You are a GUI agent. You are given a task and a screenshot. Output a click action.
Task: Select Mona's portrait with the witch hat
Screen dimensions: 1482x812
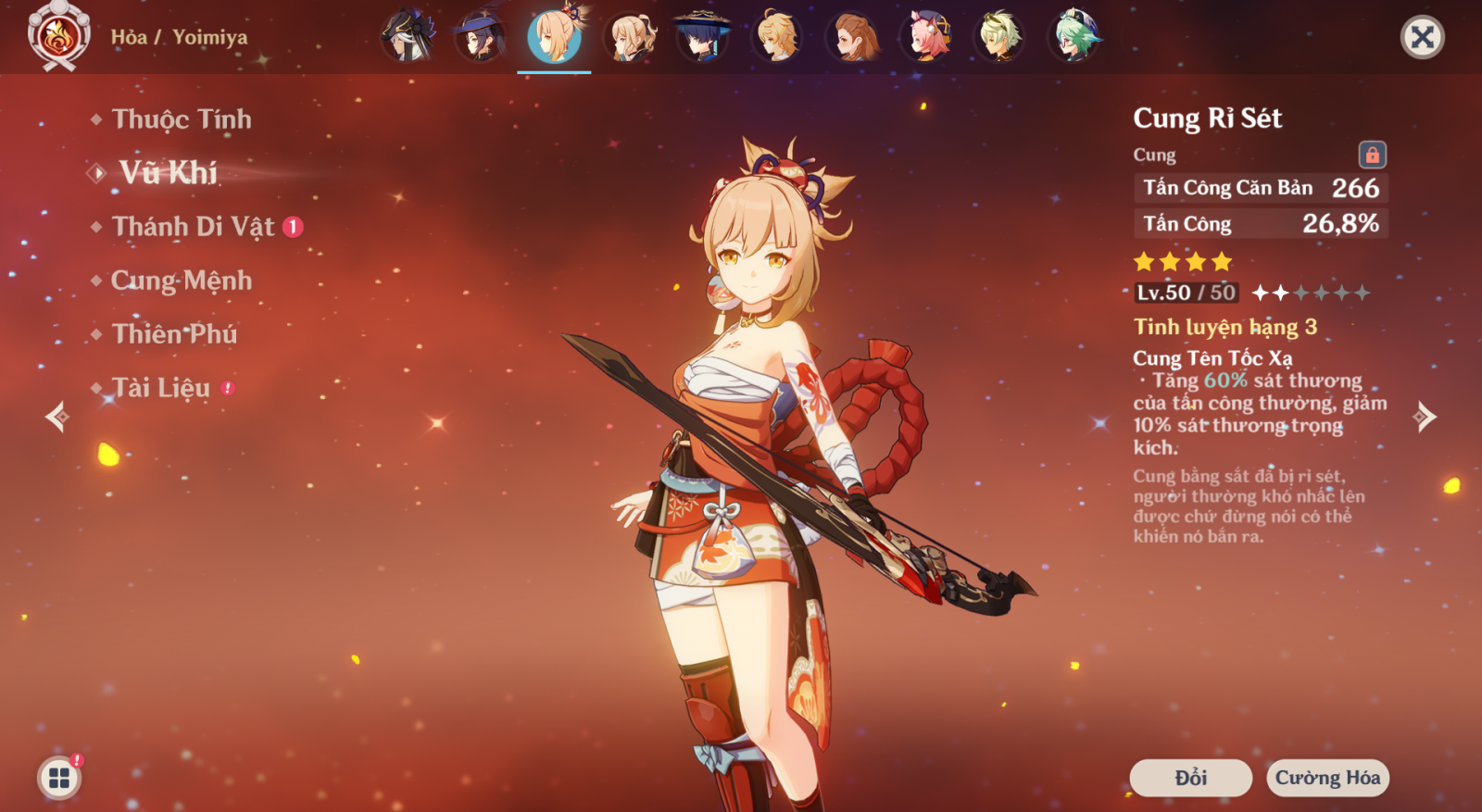coord(480,37)
